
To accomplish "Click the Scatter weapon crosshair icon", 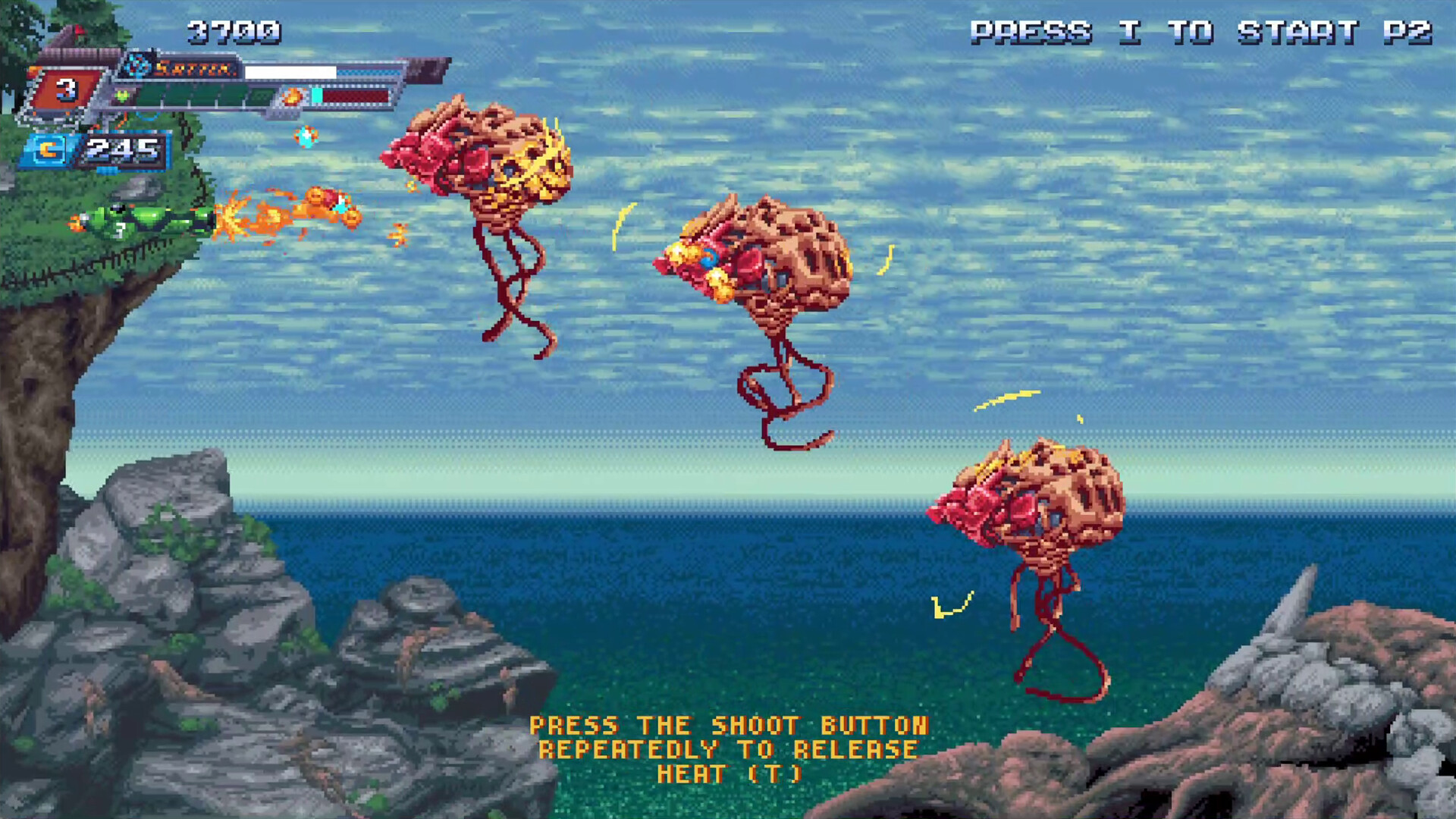I will pos(139,65).
